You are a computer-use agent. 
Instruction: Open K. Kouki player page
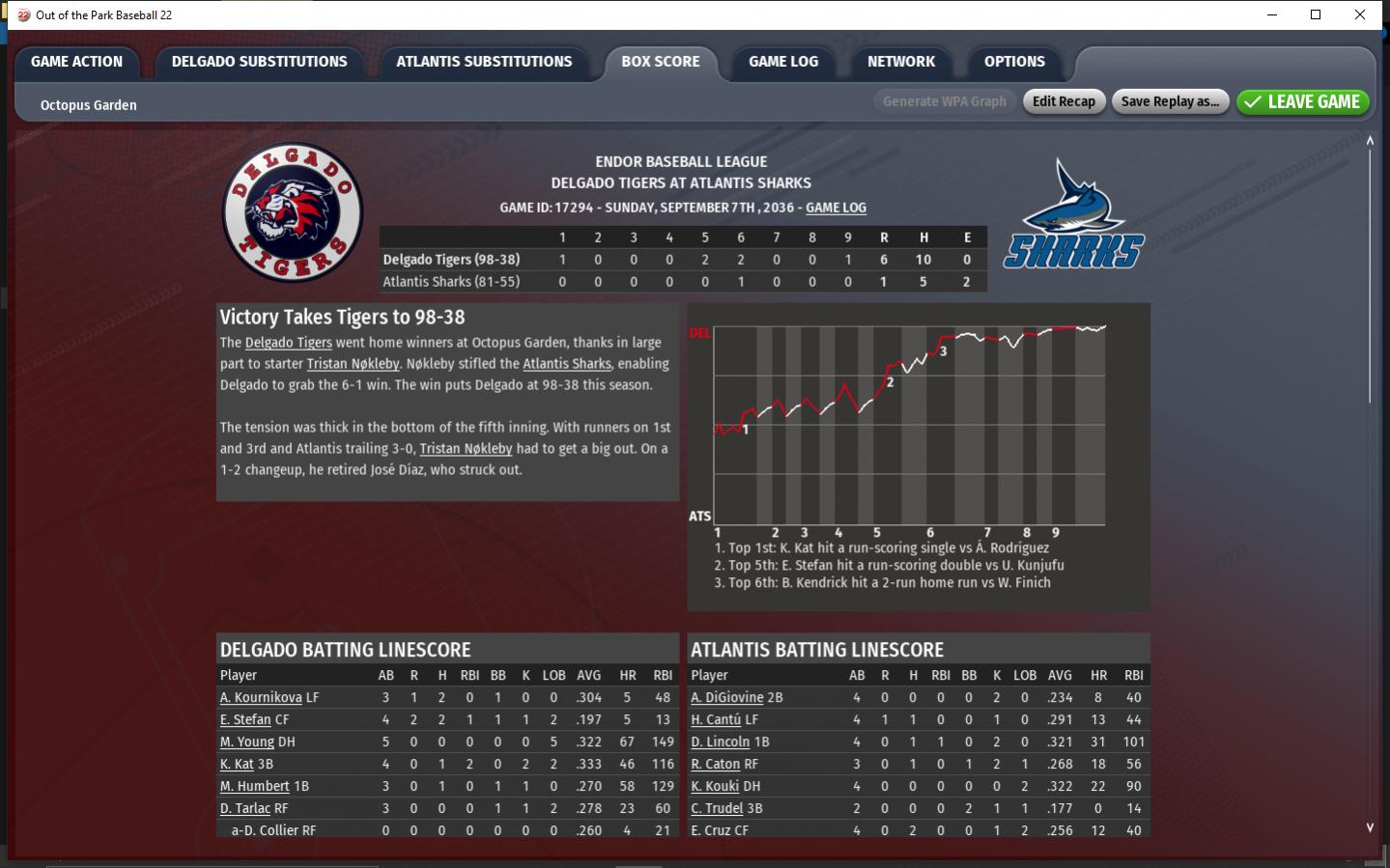point(715,786)
